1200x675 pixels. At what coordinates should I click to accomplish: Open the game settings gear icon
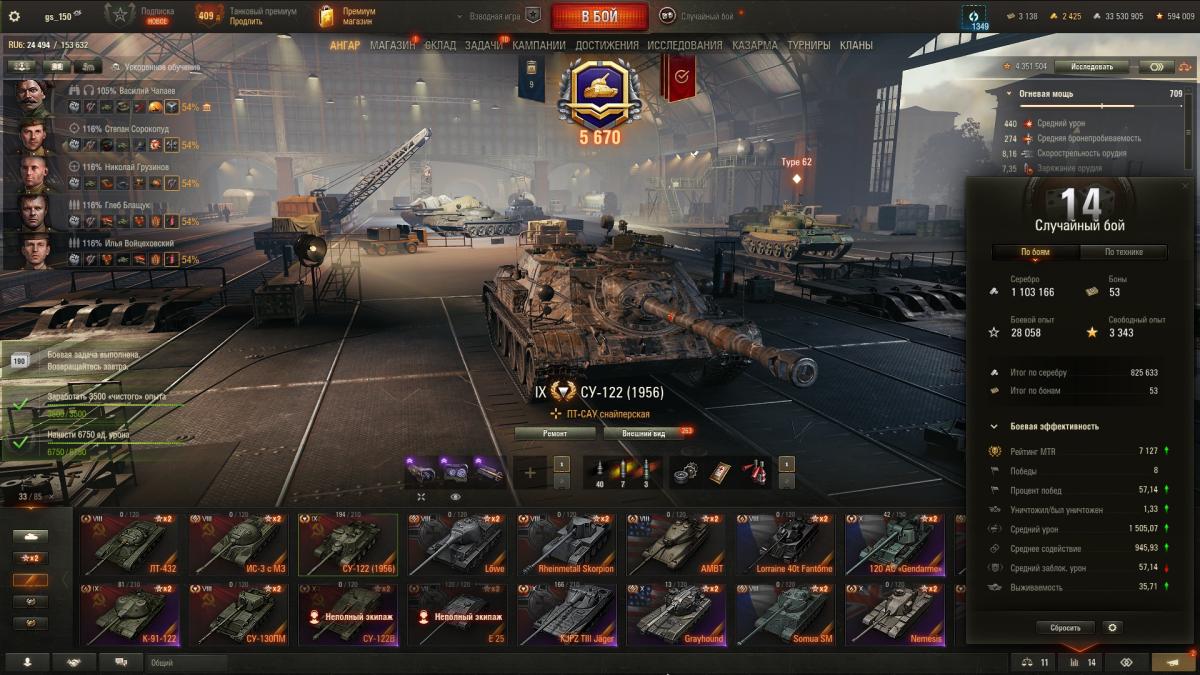tap(14, 16)
